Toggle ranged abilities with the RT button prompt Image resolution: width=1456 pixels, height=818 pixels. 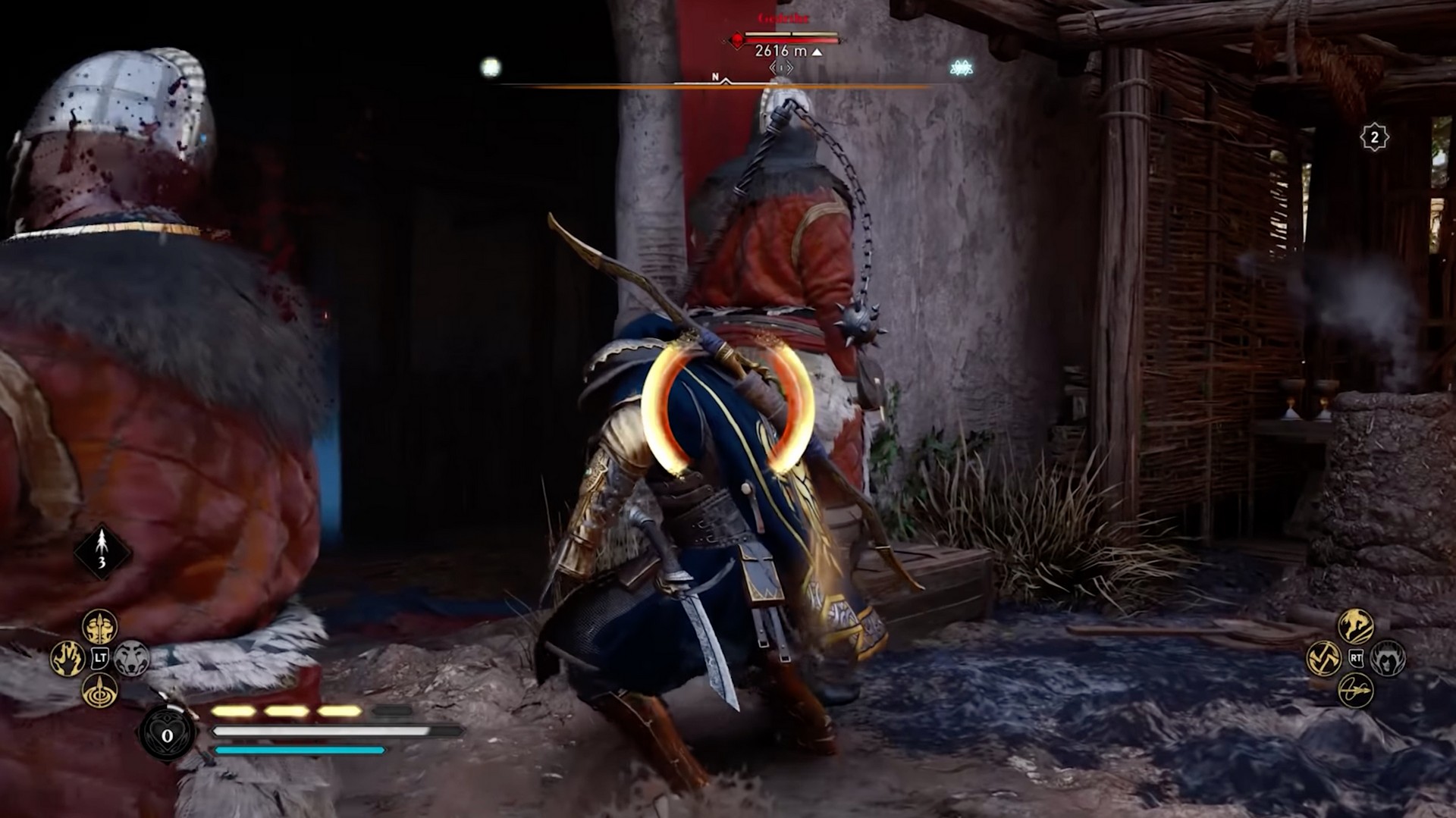(x=1356, y=659)
